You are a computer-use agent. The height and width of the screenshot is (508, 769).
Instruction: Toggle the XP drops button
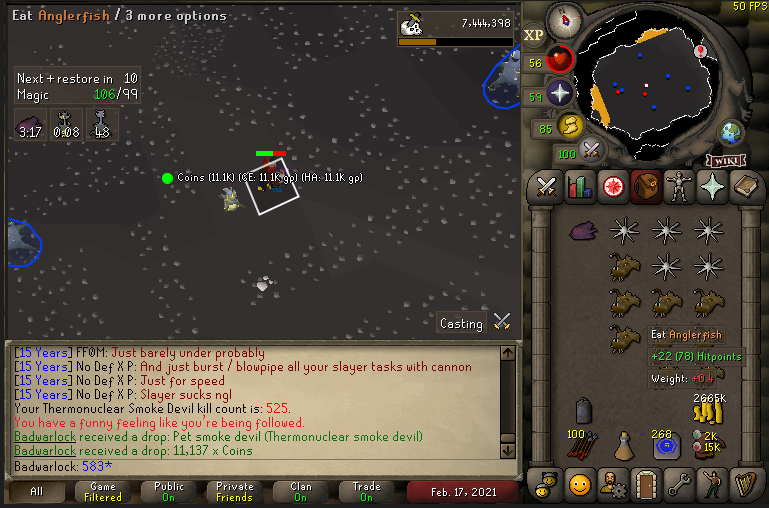coord(534,35)
